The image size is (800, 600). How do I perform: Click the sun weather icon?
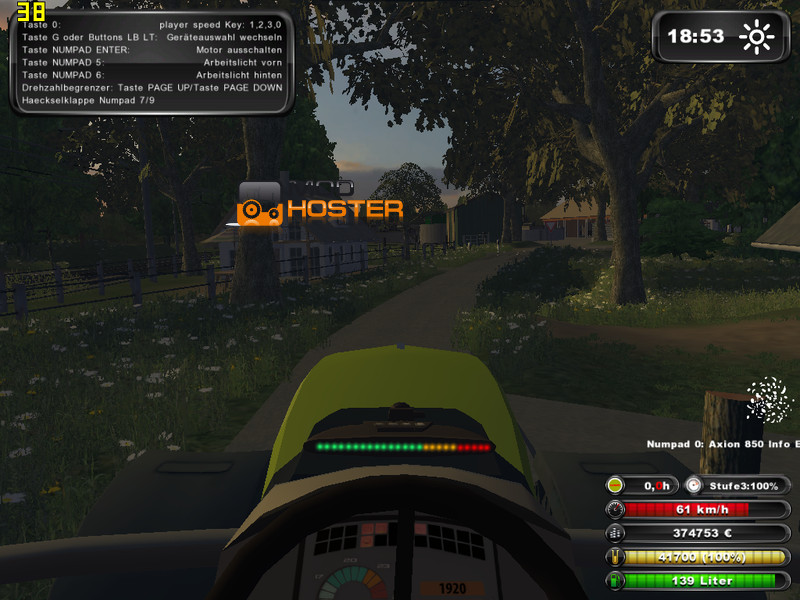[x=756, y=38]
